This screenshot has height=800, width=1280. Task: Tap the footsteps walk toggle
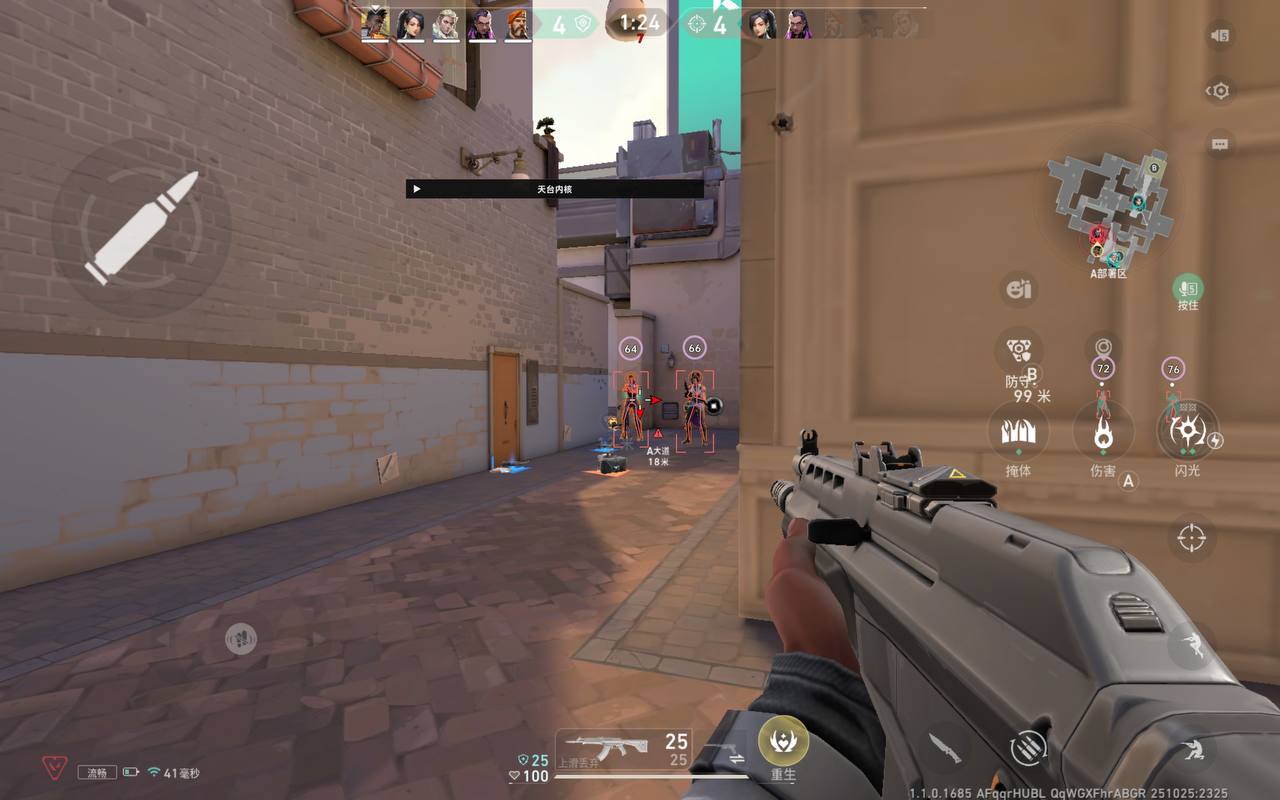[x=240, y=638]
